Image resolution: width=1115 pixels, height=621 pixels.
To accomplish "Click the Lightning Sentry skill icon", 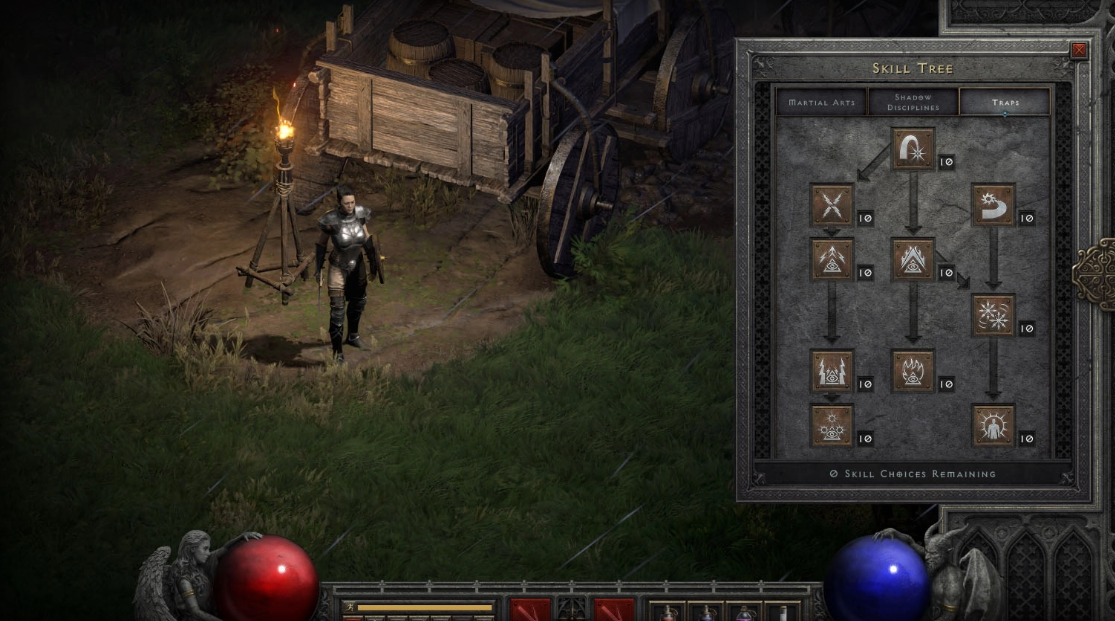I will pos(832,371).
